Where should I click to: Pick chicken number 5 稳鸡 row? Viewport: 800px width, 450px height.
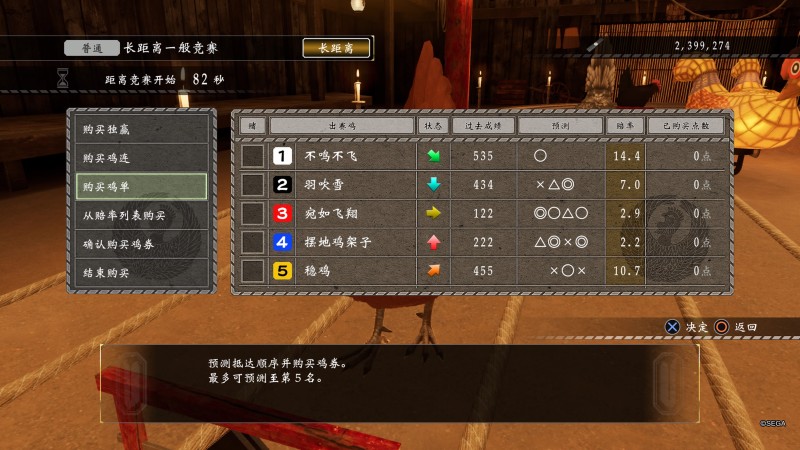pyautogui.click(x=341, y=270)
